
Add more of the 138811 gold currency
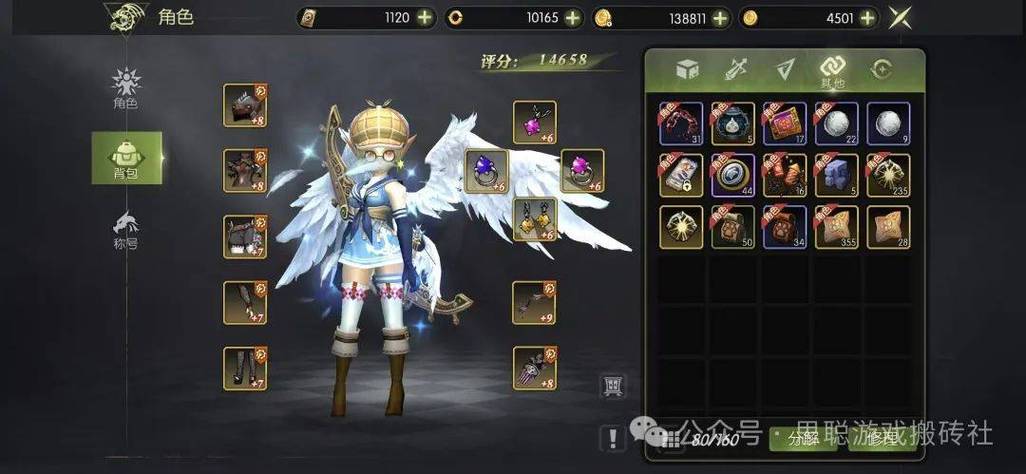coord(722,17)
